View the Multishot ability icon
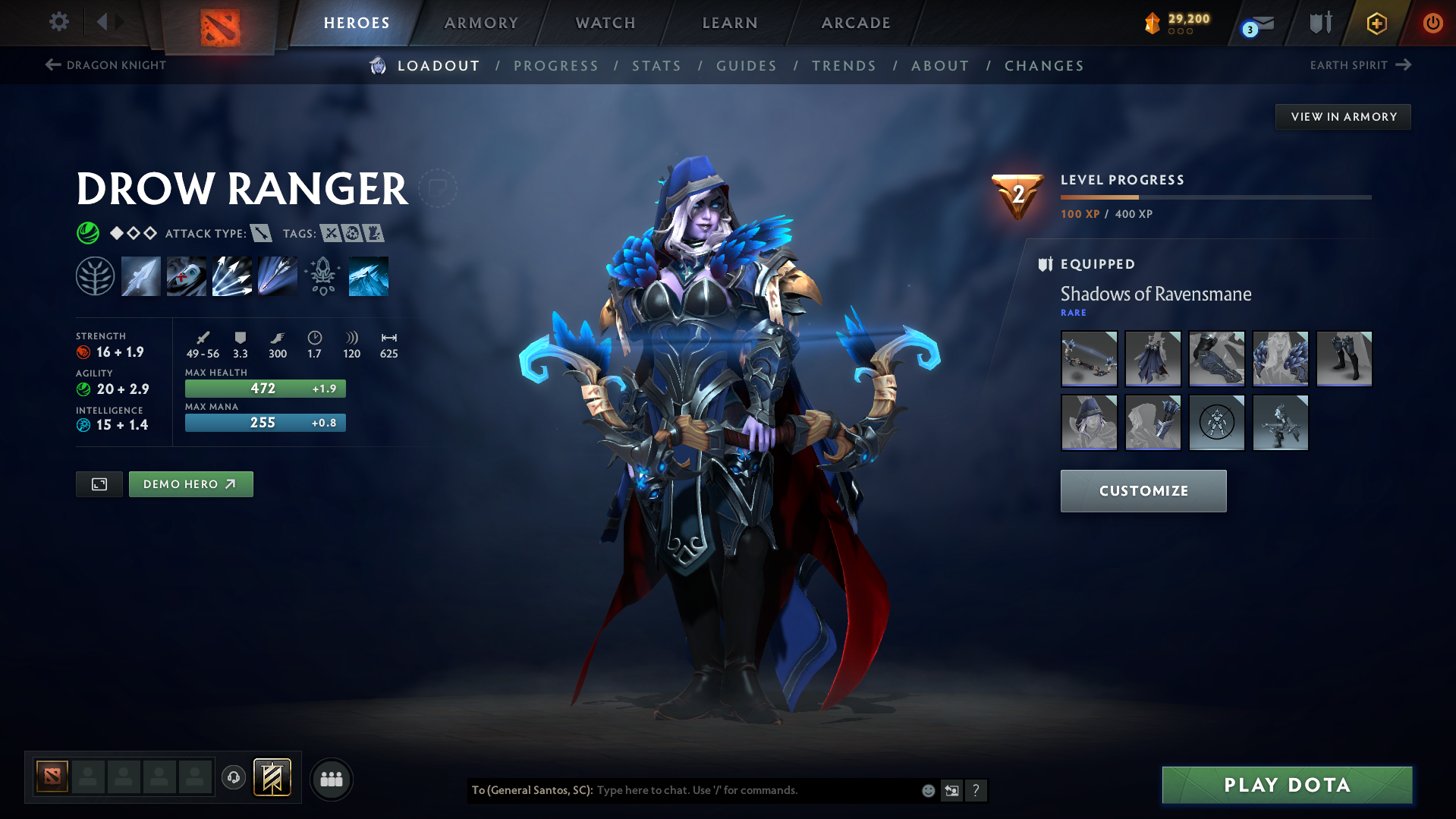Screen dimensions: 1456x819 [231, 276]
